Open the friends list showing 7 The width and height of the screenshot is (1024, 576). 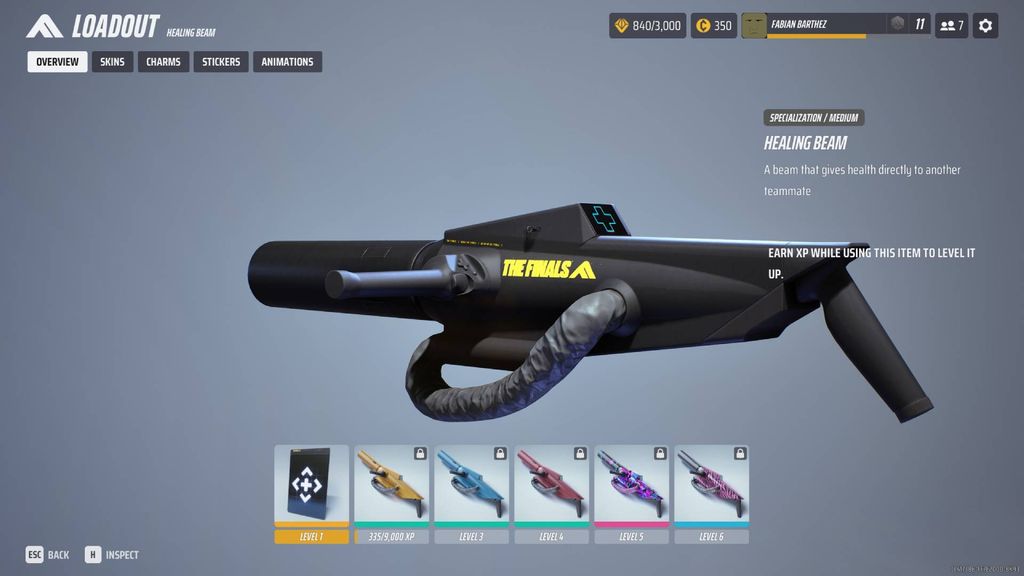coord(951,25)
